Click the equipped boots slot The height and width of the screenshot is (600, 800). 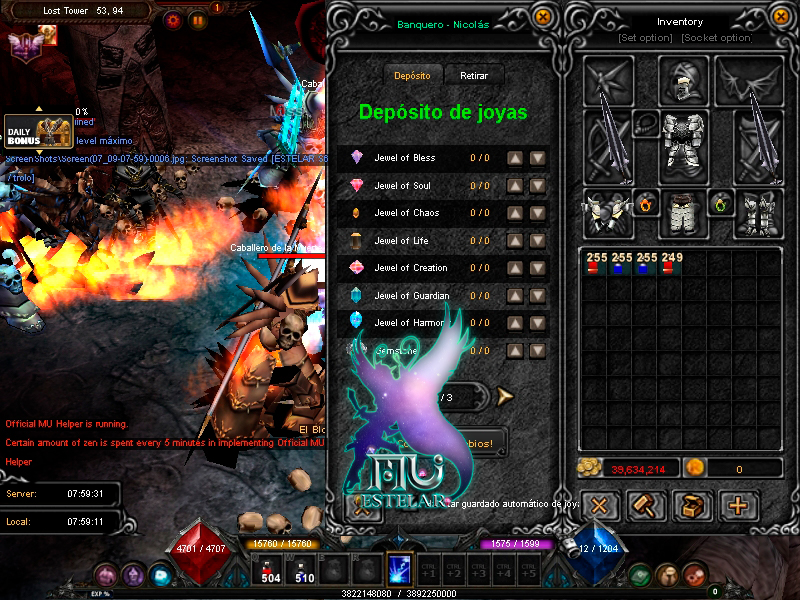[759, 214]
